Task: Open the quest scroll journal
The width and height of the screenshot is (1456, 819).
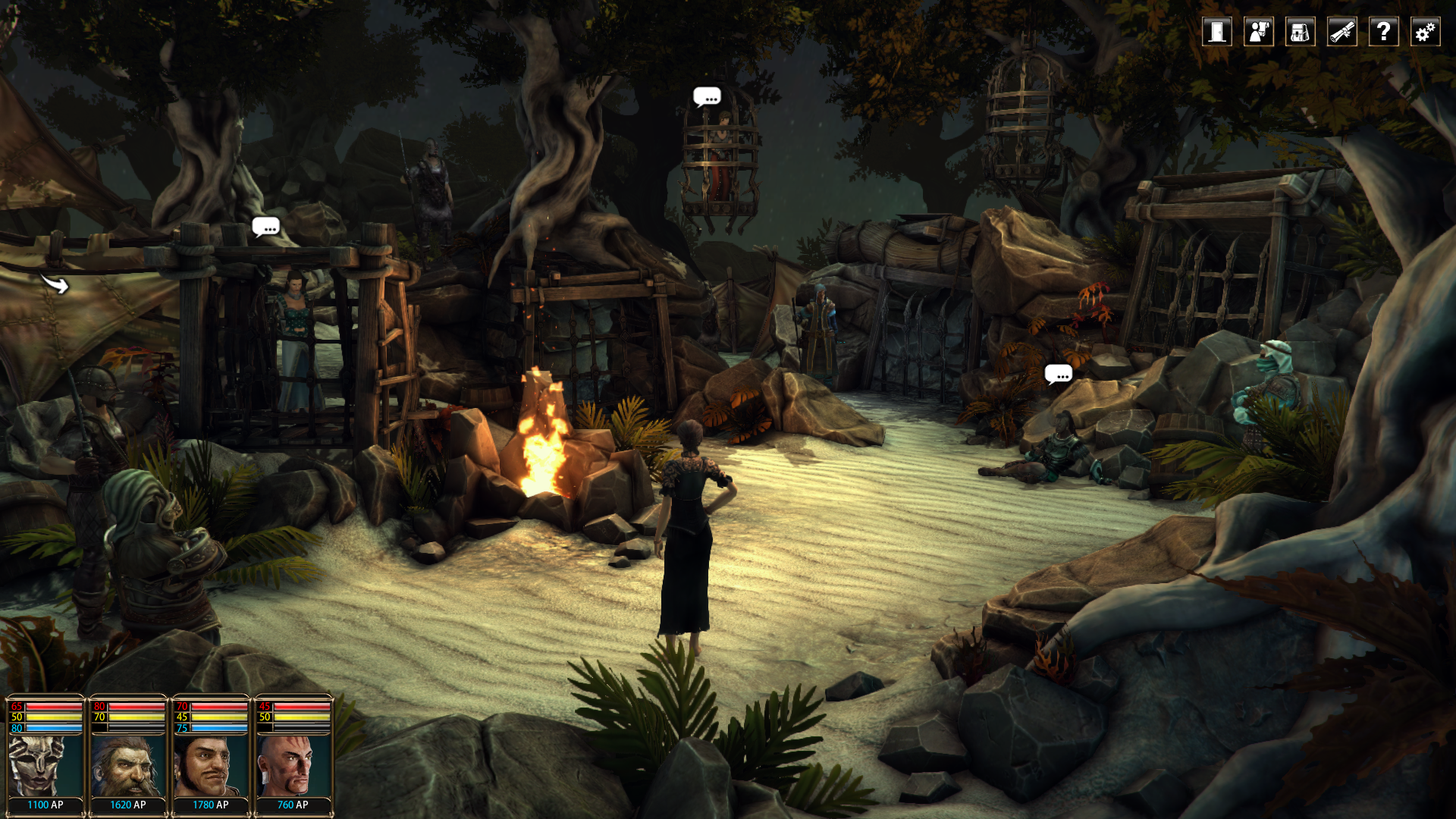Action: (1342, 32)
